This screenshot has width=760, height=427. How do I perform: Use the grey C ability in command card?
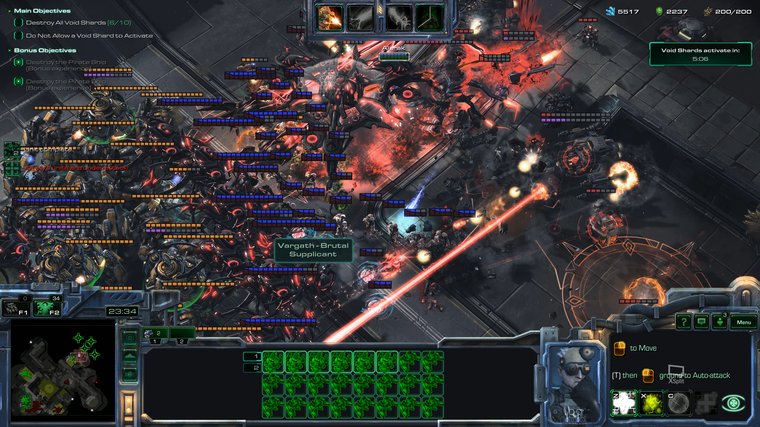point(679,403)
